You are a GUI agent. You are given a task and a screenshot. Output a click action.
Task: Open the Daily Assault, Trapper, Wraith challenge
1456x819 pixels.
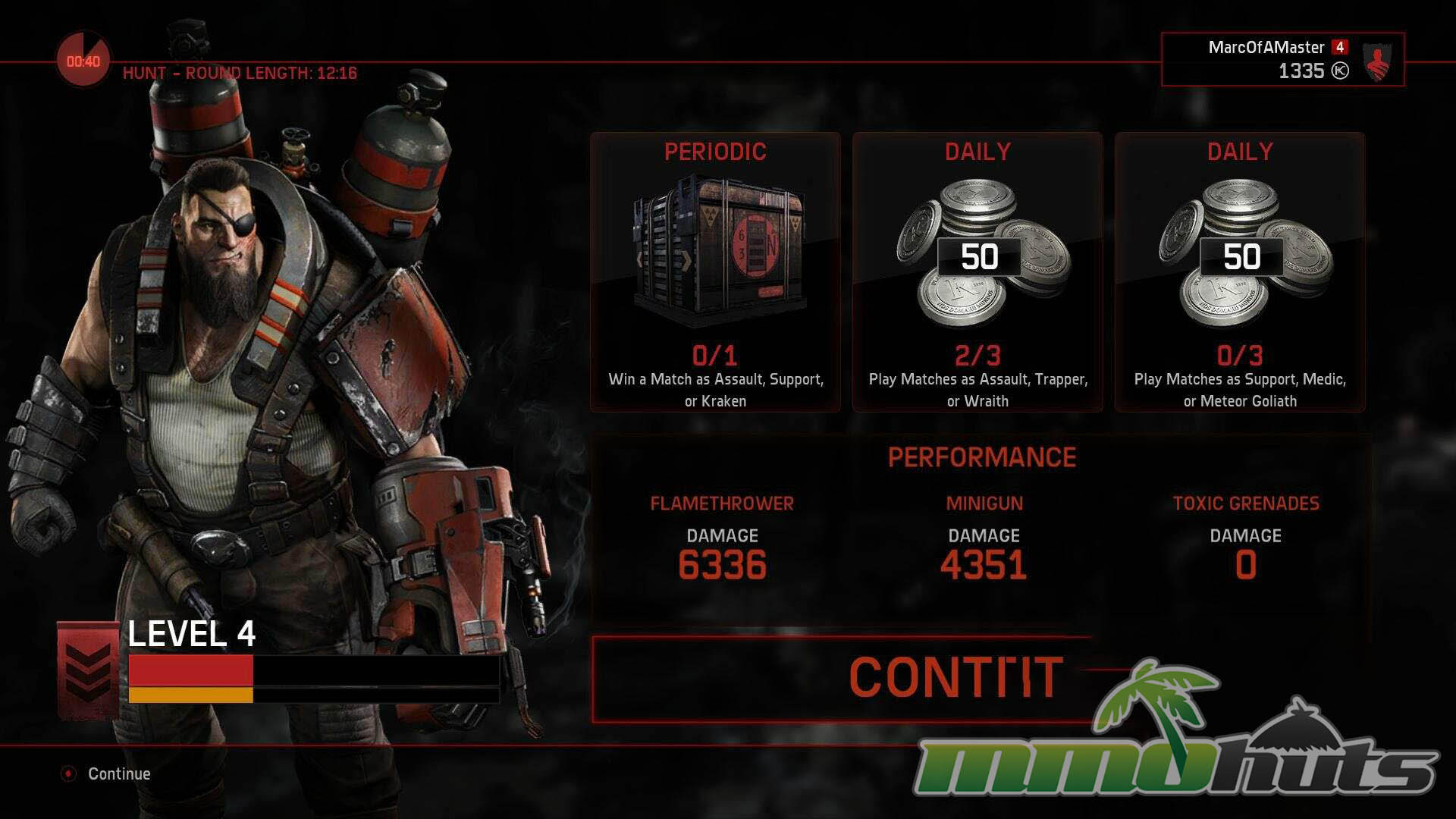tap(977, 271)
